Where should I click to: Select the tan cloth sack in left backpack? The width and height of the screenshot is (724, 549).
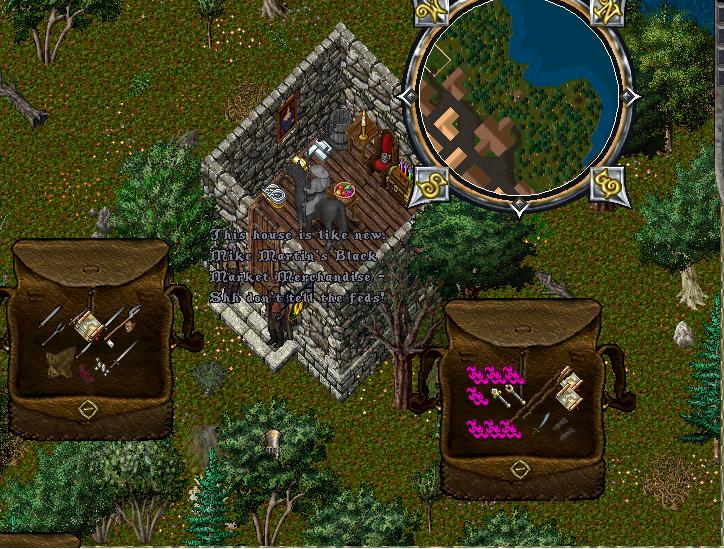click(x=62, y=362)
